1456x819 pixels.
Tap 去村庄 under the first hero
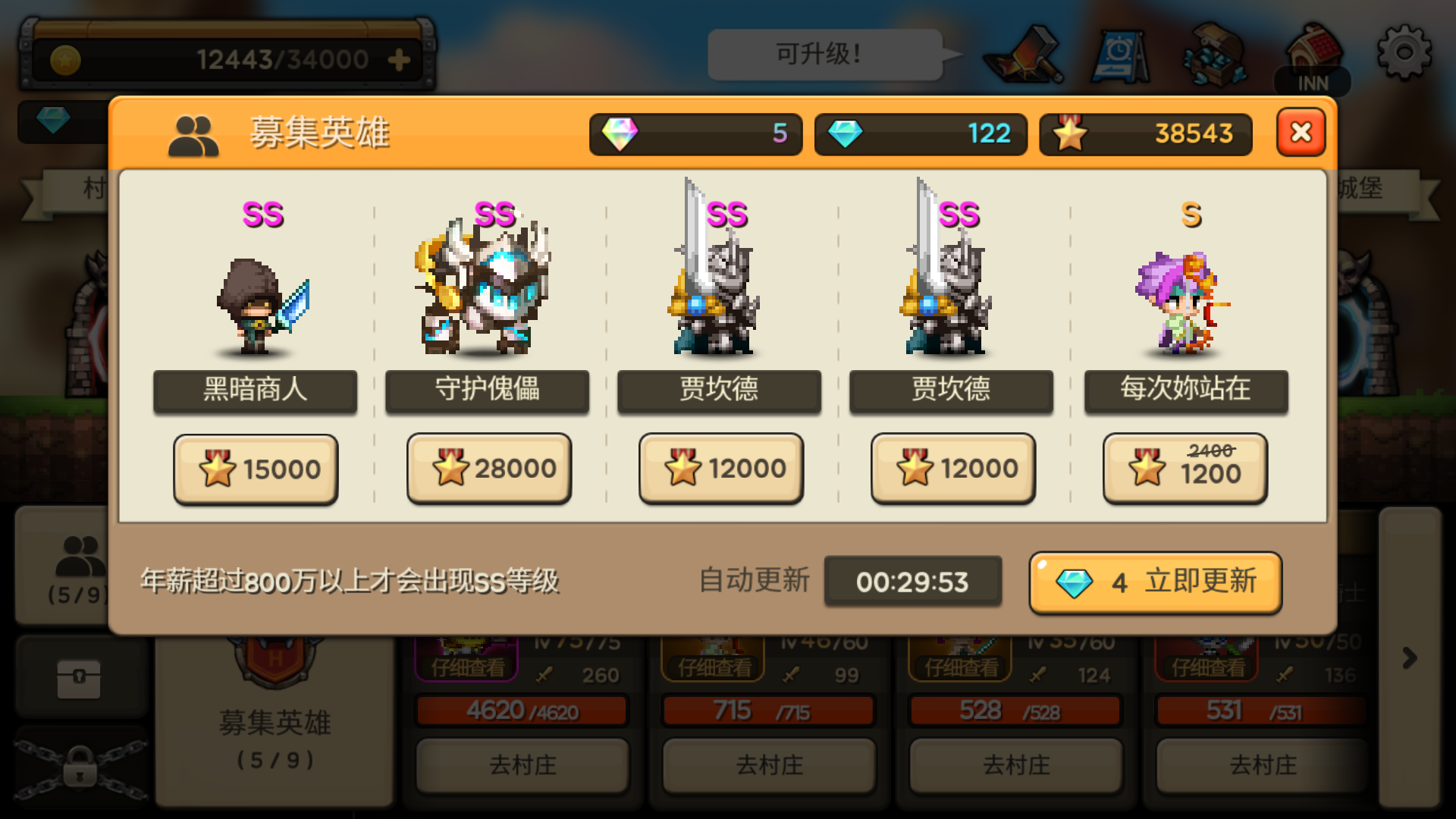point(521,766)
